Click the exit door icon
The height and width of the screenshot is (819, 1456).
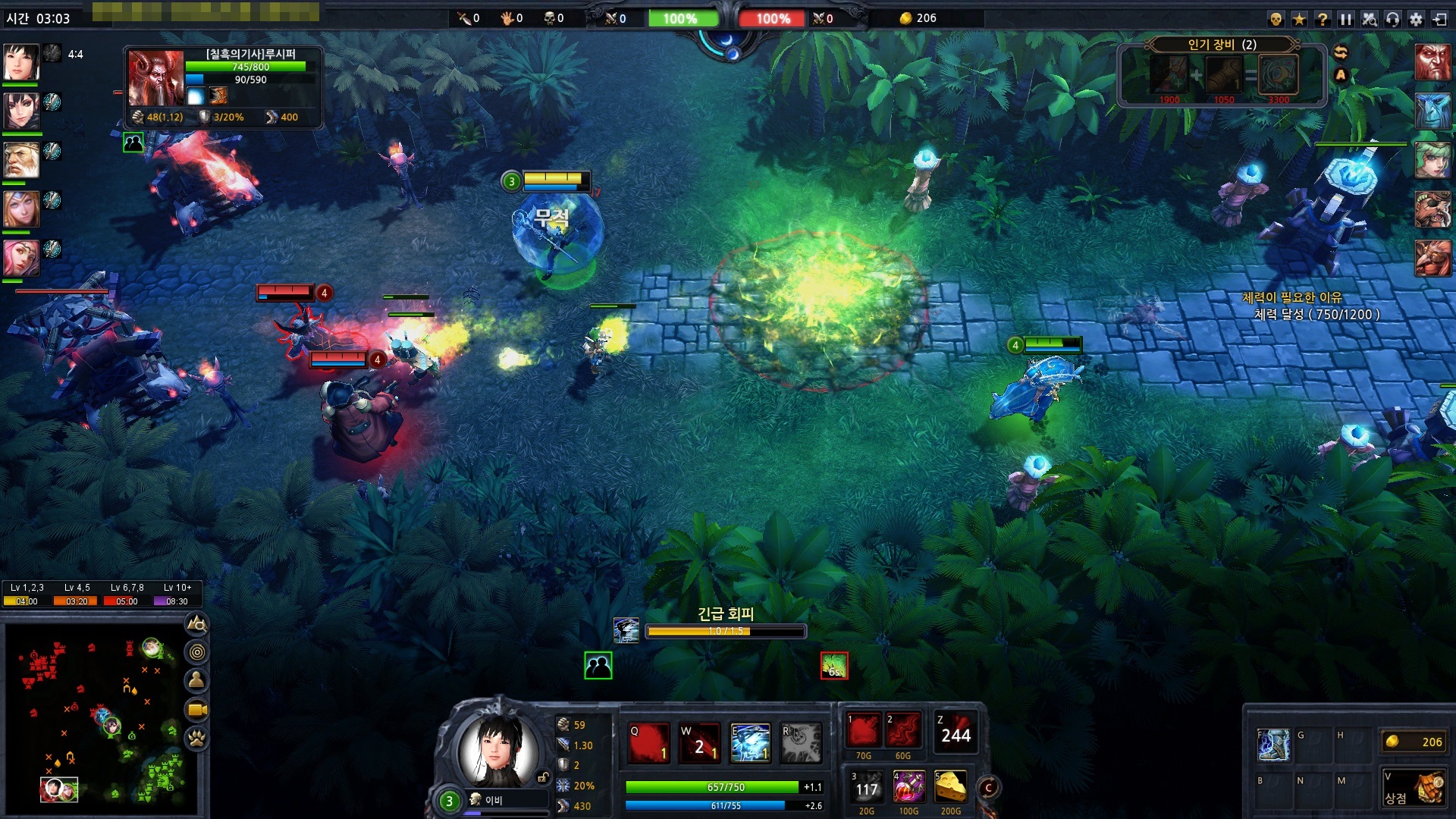click(1439, 19)
